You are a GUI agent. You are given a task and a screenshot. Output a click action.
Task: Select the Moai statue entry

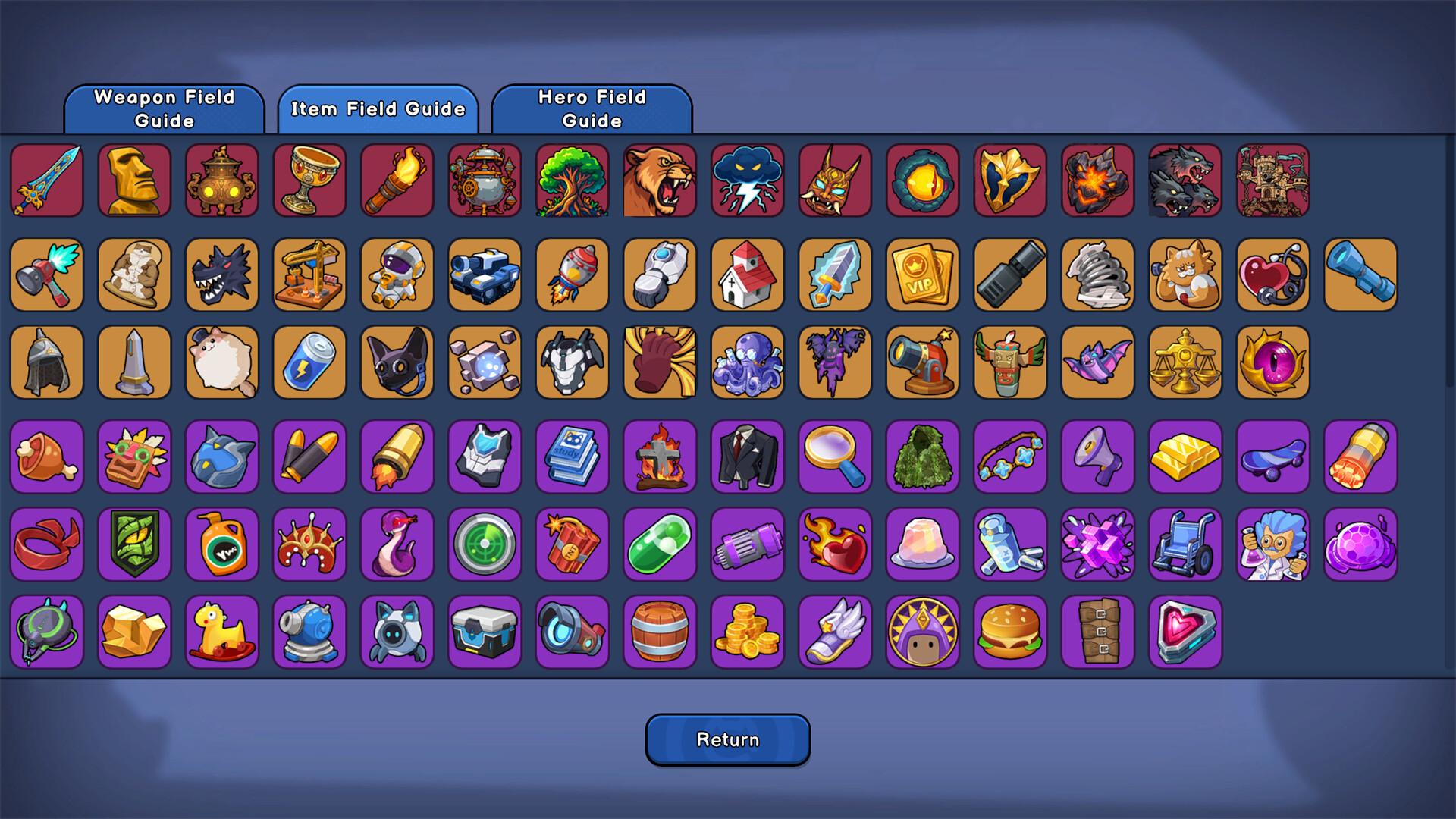tap(133, 182)
